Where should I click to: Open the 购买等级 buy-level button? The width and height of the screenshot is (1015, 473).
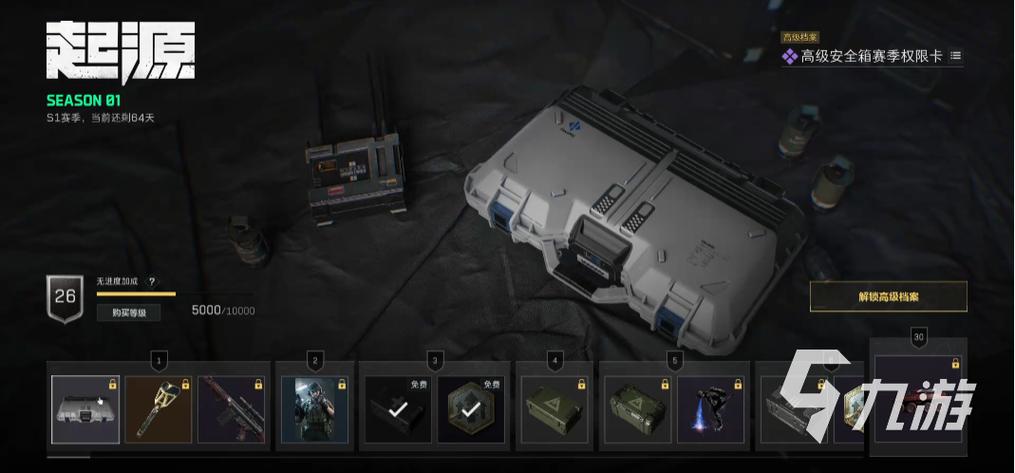point(128,312)
